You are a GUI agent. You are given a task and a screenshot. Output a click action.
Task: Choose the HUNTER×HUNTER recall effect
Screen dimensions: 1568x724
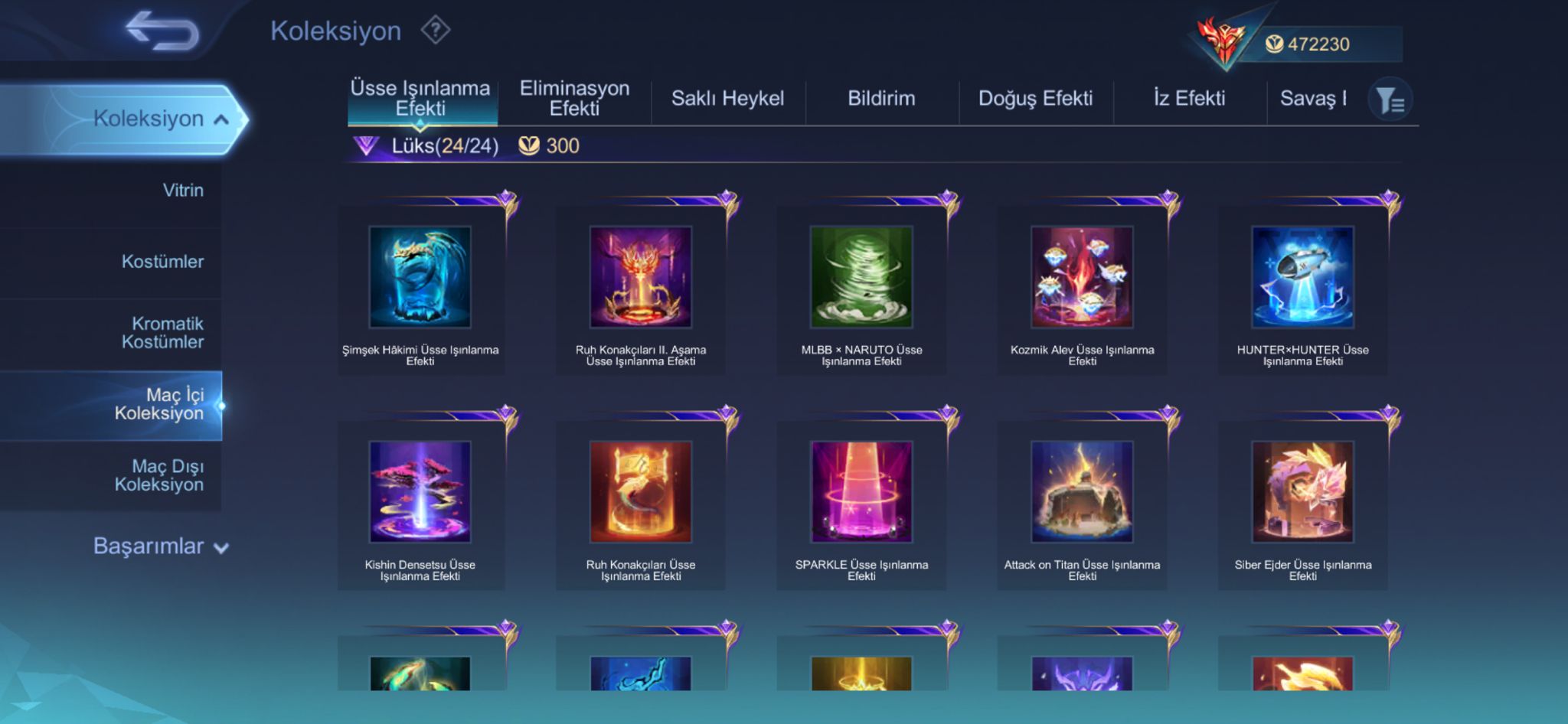click(x=1302, y=277)
